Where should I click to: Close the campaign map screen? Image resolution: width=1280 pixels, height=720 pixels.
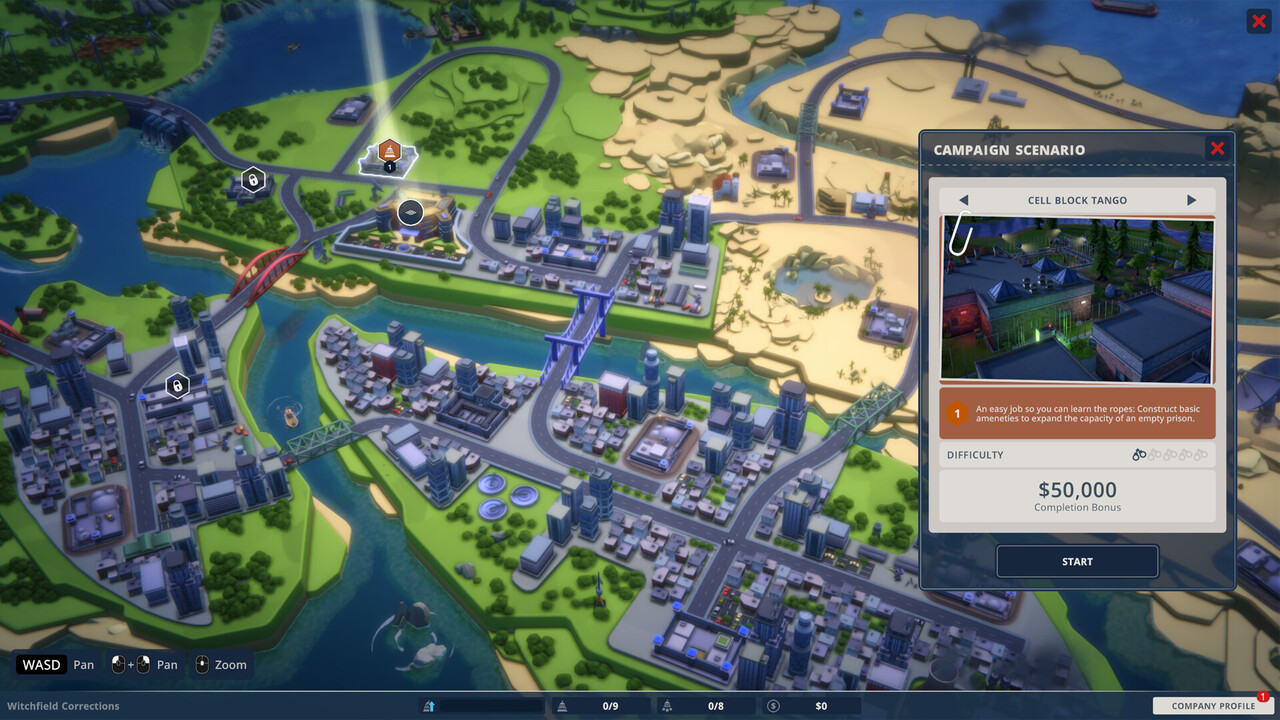pos(1258,21)
